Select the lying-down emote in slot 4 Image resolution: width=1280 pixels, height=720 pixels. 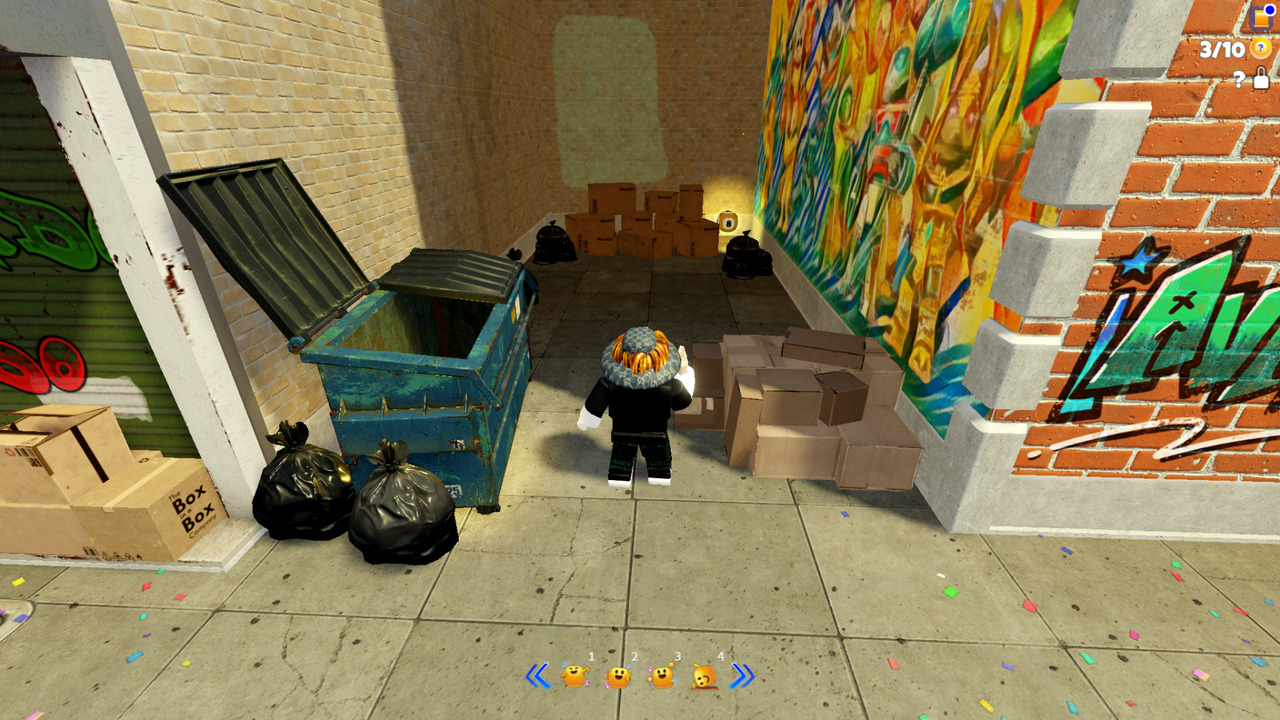tap(702, 677)
